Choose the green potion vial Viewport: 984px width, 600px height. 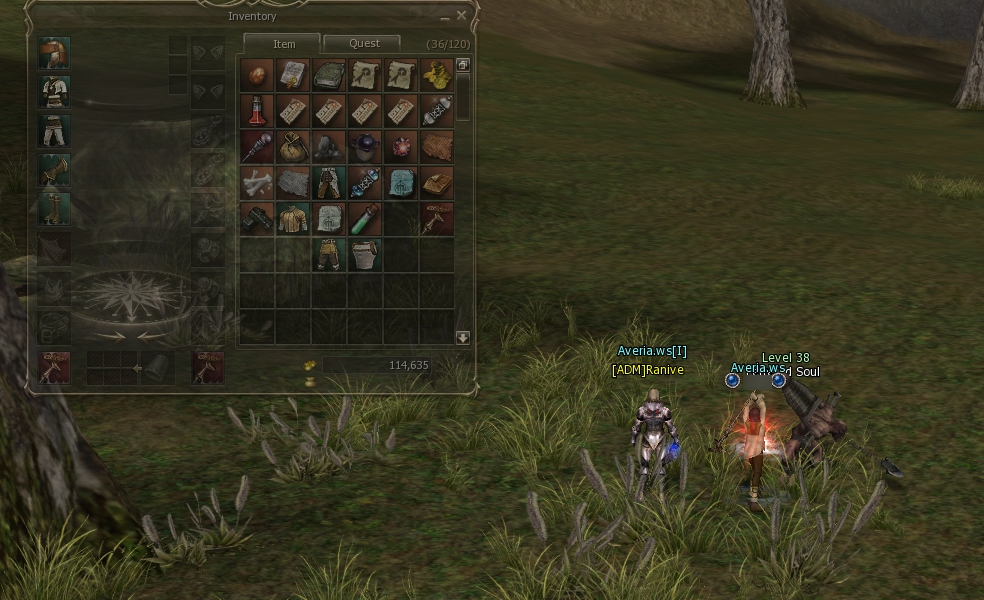[365, 218]
